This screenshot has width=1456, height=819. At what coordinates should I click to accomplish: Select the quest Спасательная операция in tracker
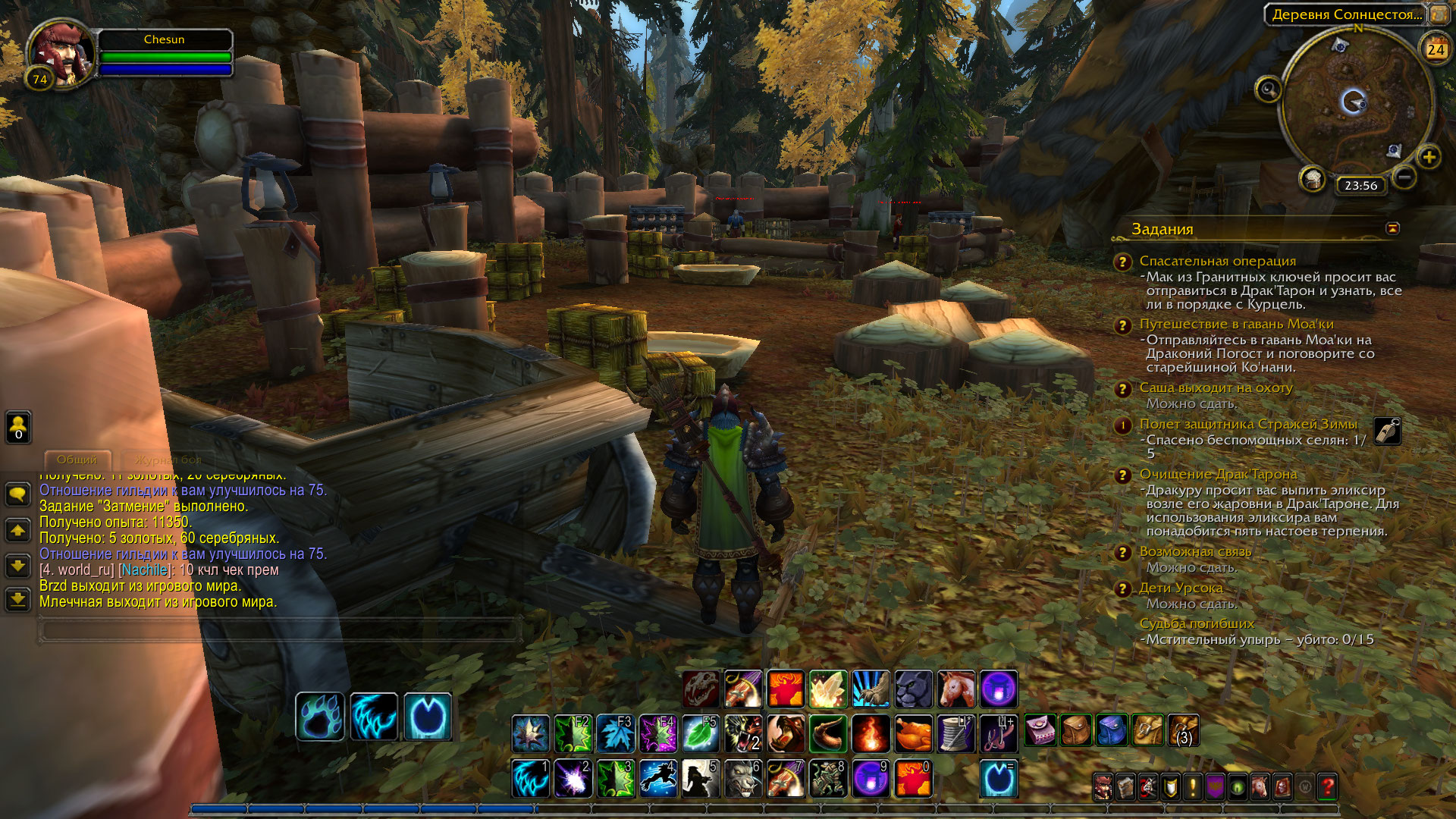1217,261
